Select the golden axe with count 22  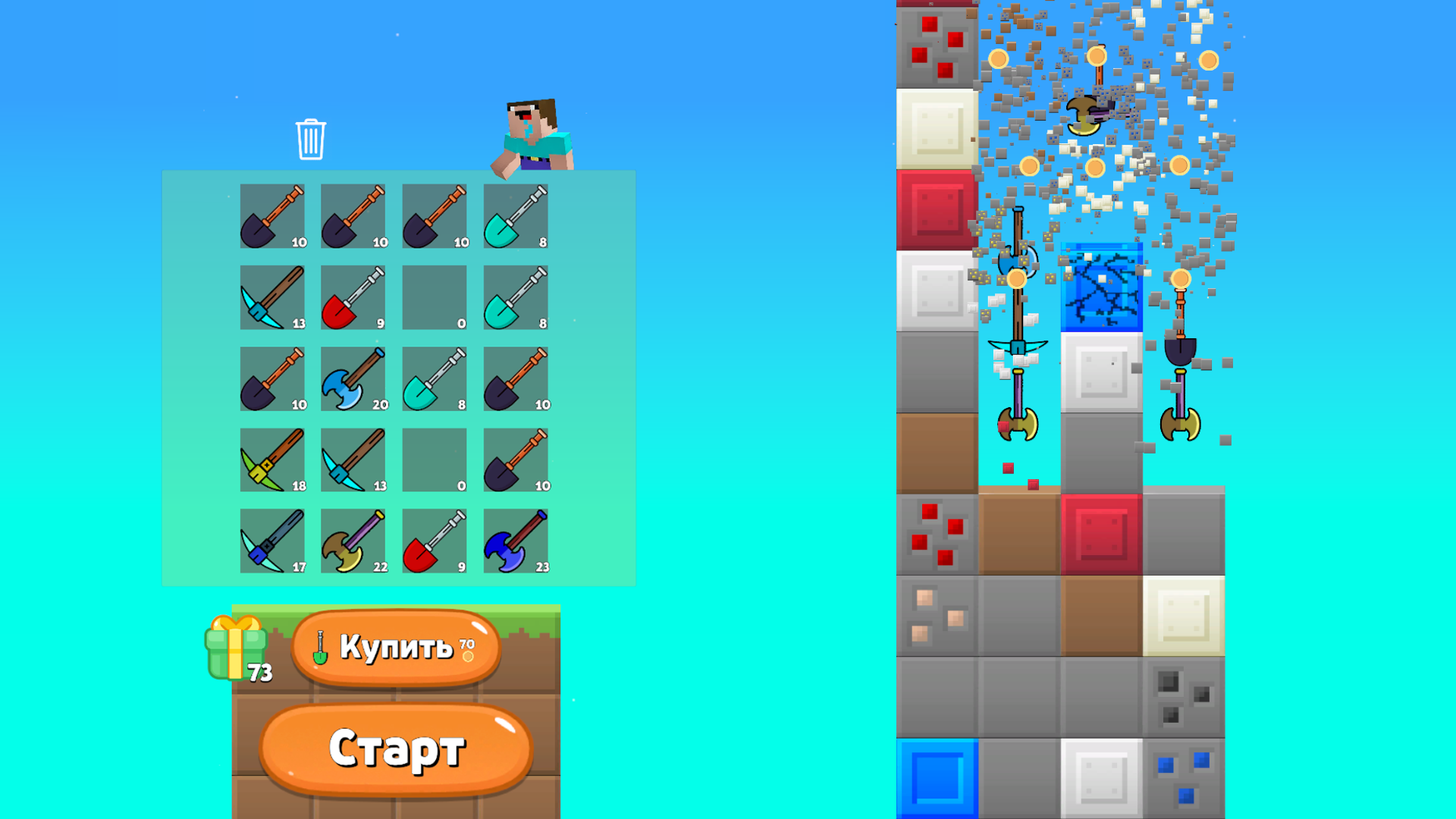(353, 539)
